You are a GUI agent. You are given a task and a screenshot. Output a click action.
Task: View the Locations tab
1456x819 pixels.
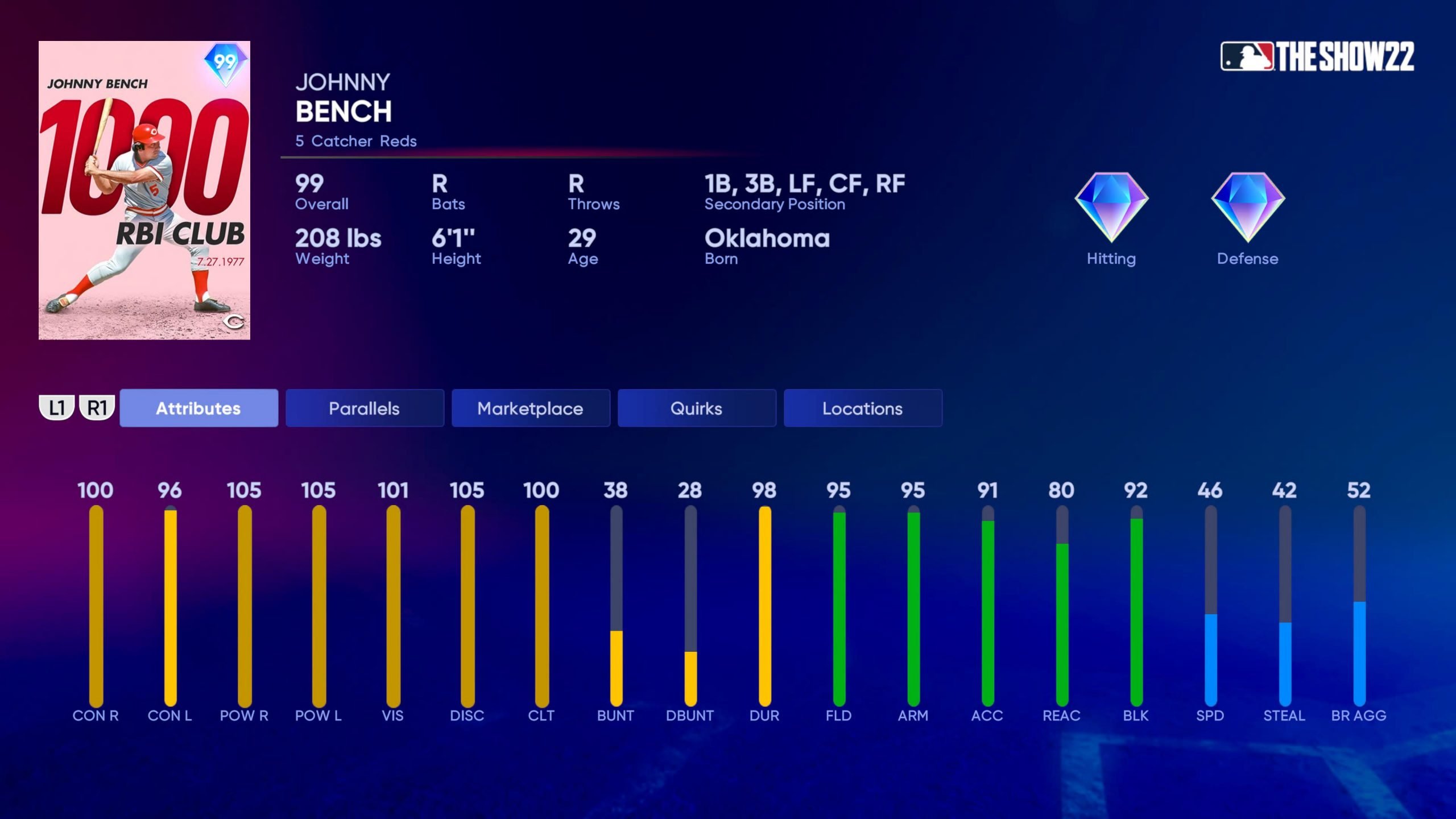click(862, 408)
